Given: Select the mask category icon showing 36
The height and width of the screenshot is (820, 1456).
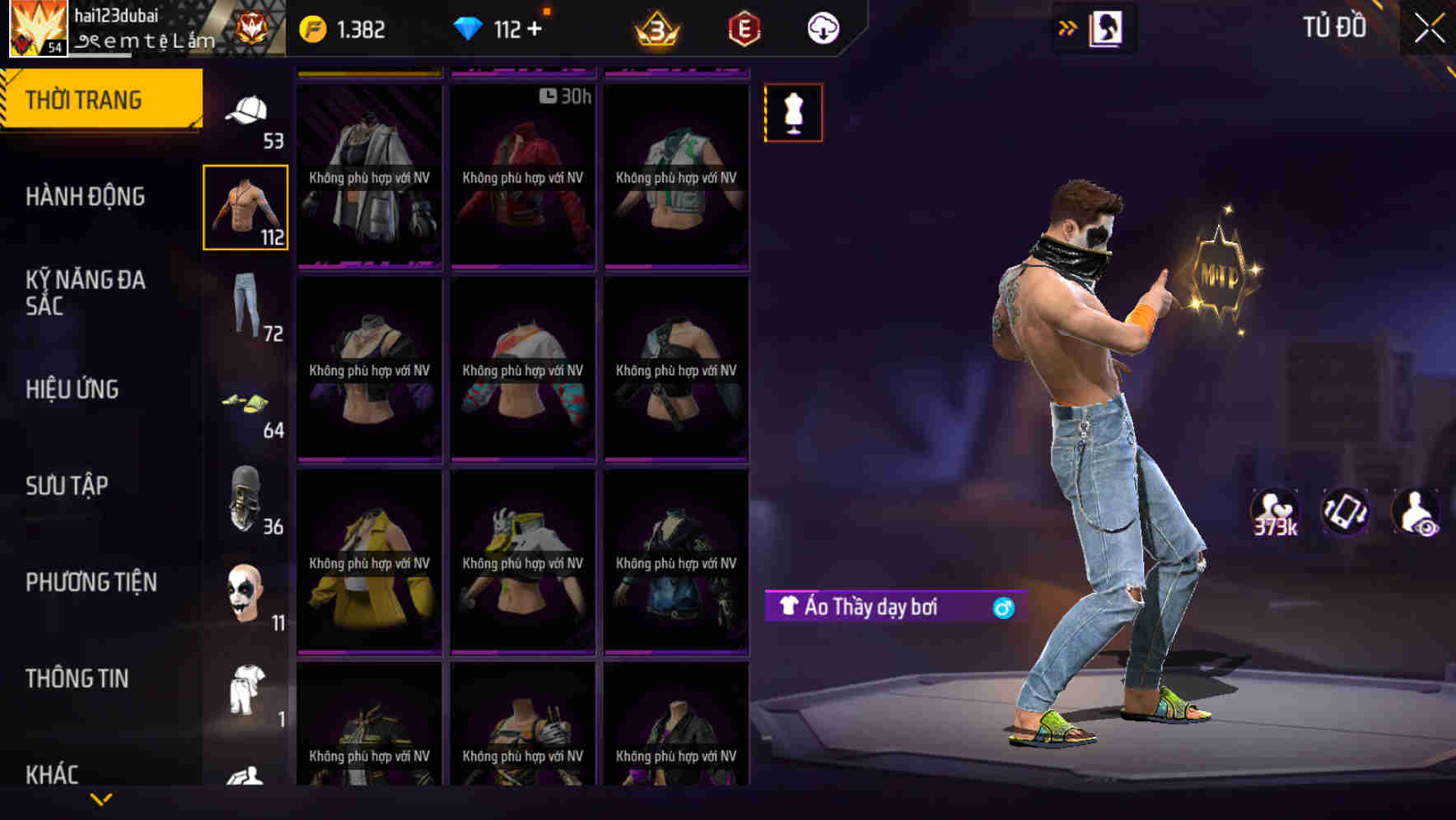Looking at the screenshot, I should point(245,498).
